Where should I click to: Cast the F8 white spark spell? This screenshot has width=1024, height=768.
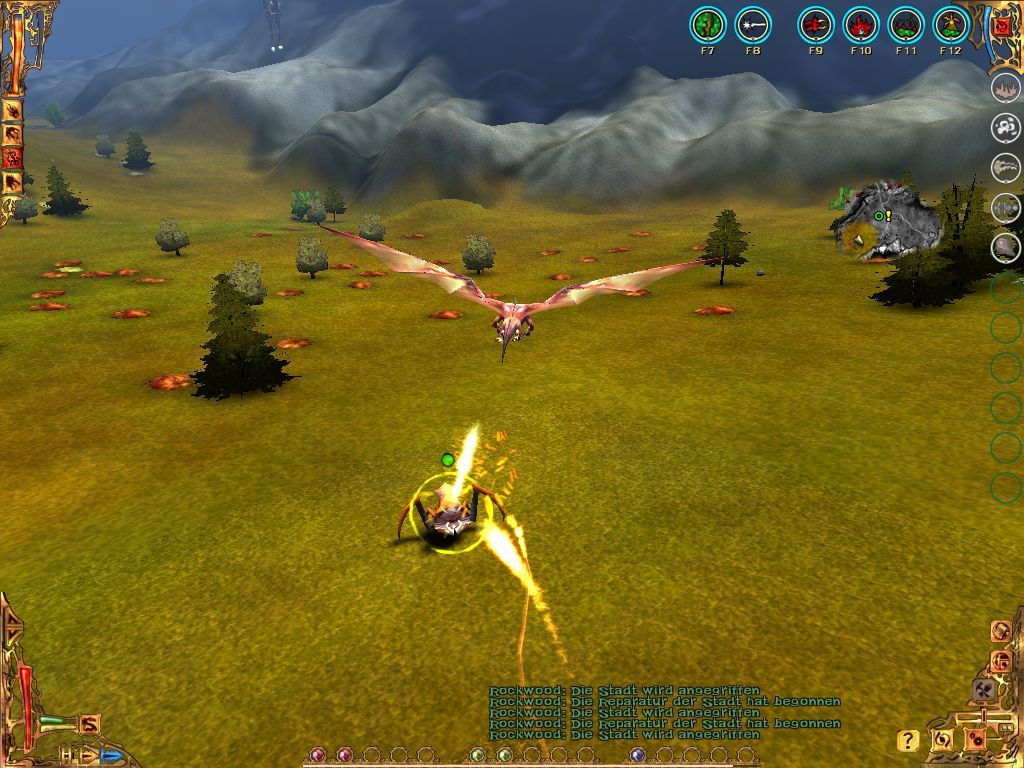point(753,25)
